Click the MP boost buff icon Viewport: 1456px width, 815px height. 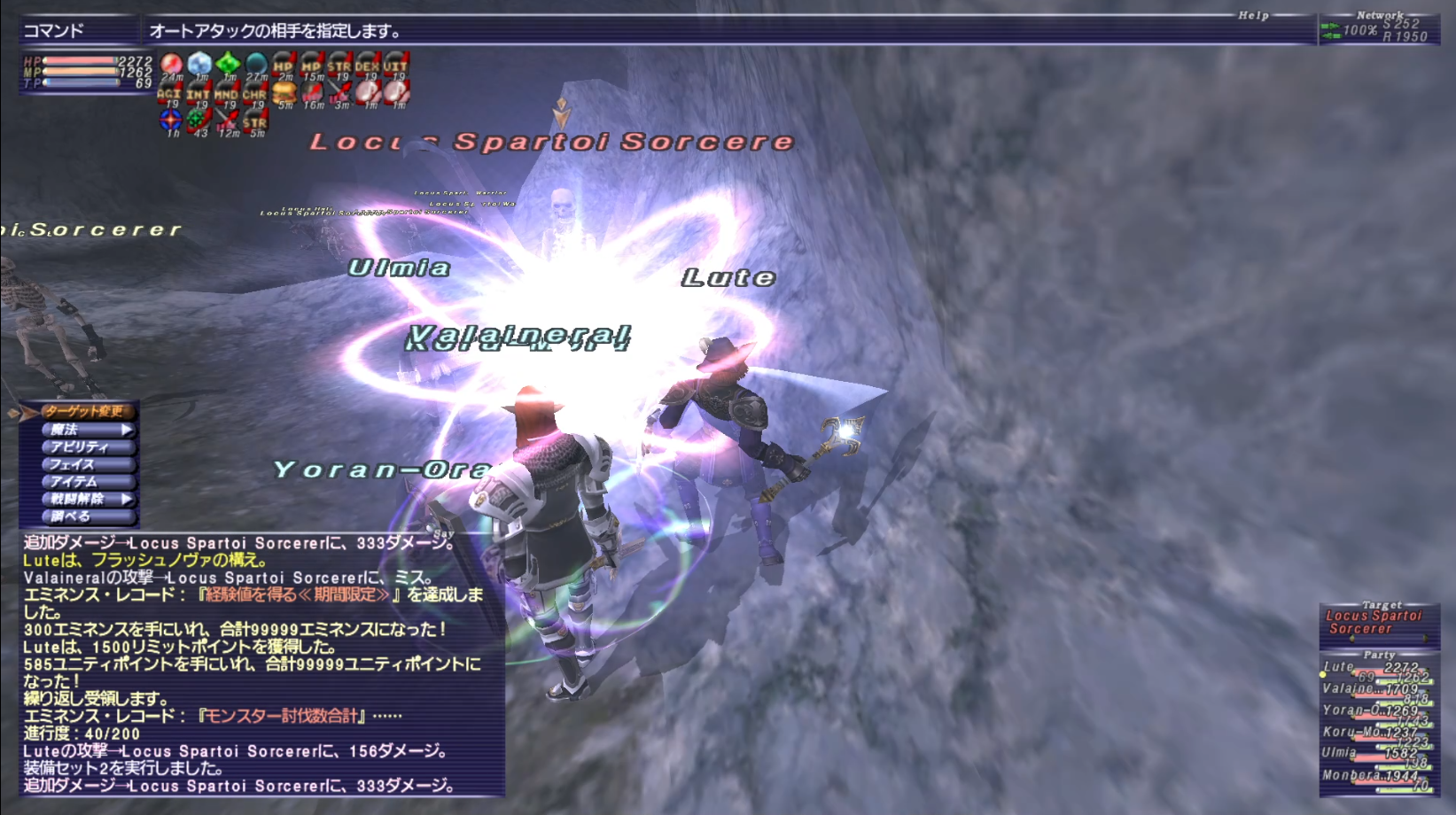click(311, 64)
